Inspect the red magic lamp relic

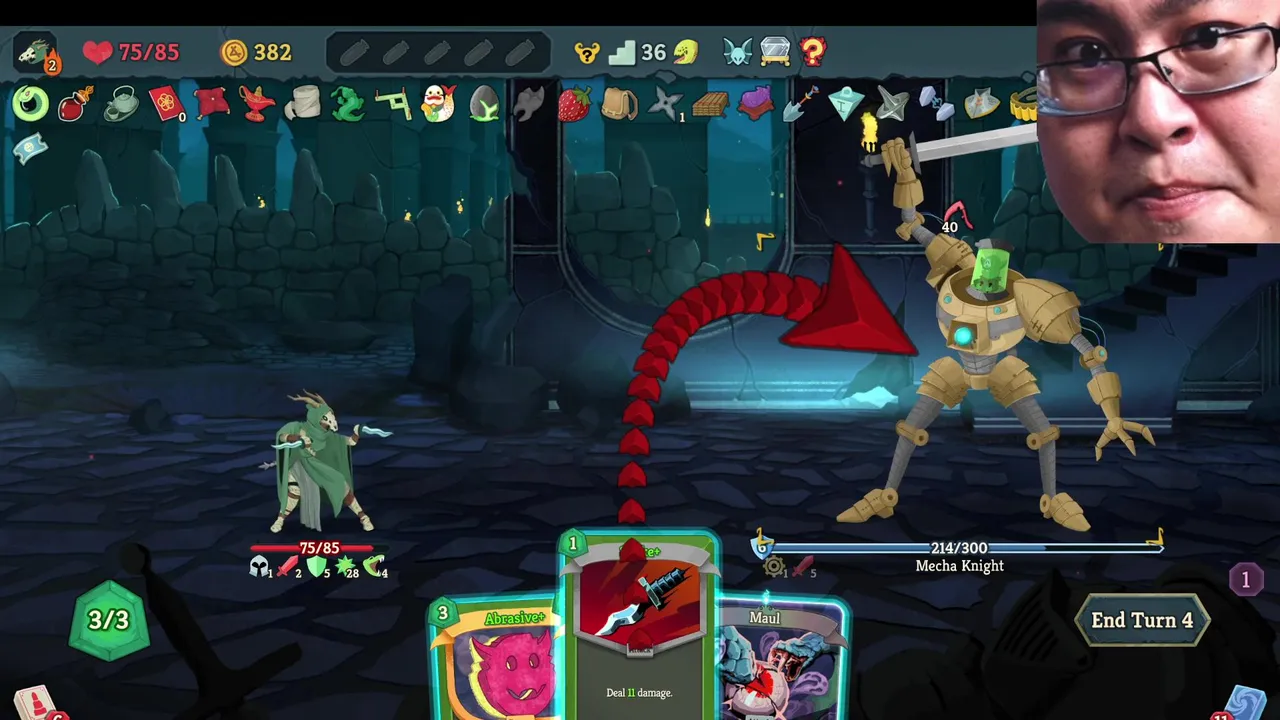coord(257,104)
